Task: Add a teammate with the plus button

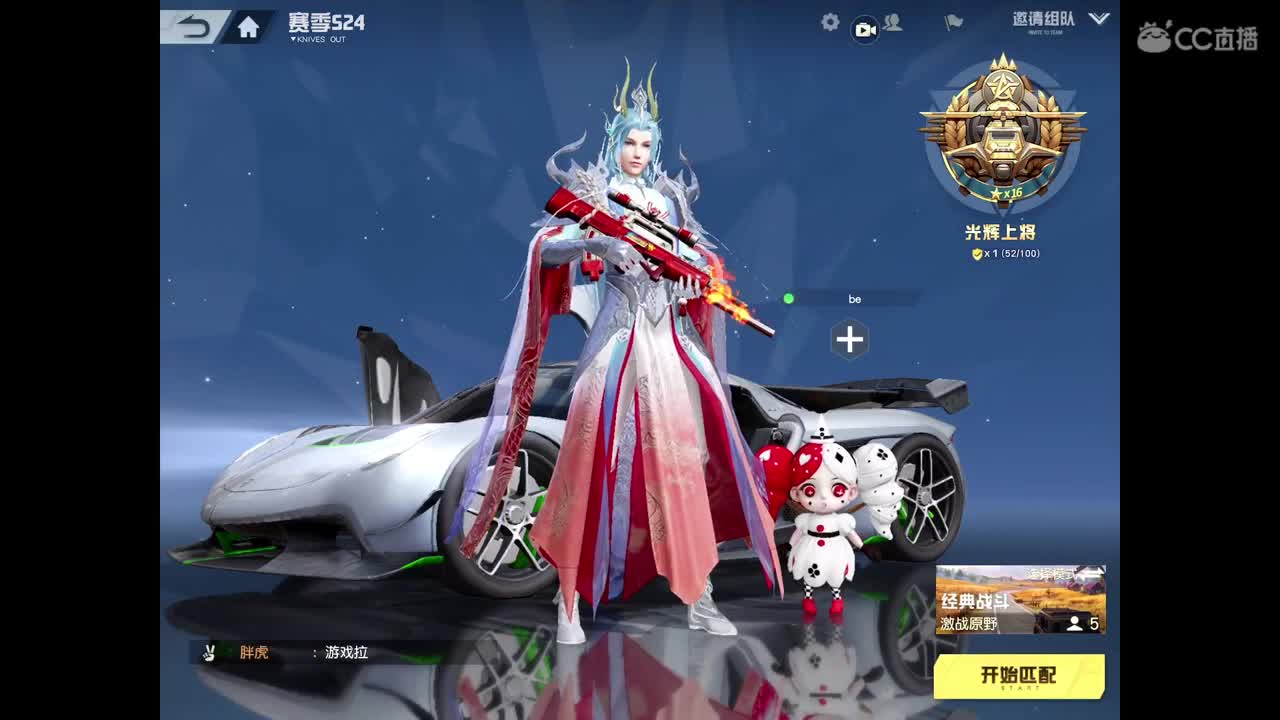Action: click(x=851, y=340)
